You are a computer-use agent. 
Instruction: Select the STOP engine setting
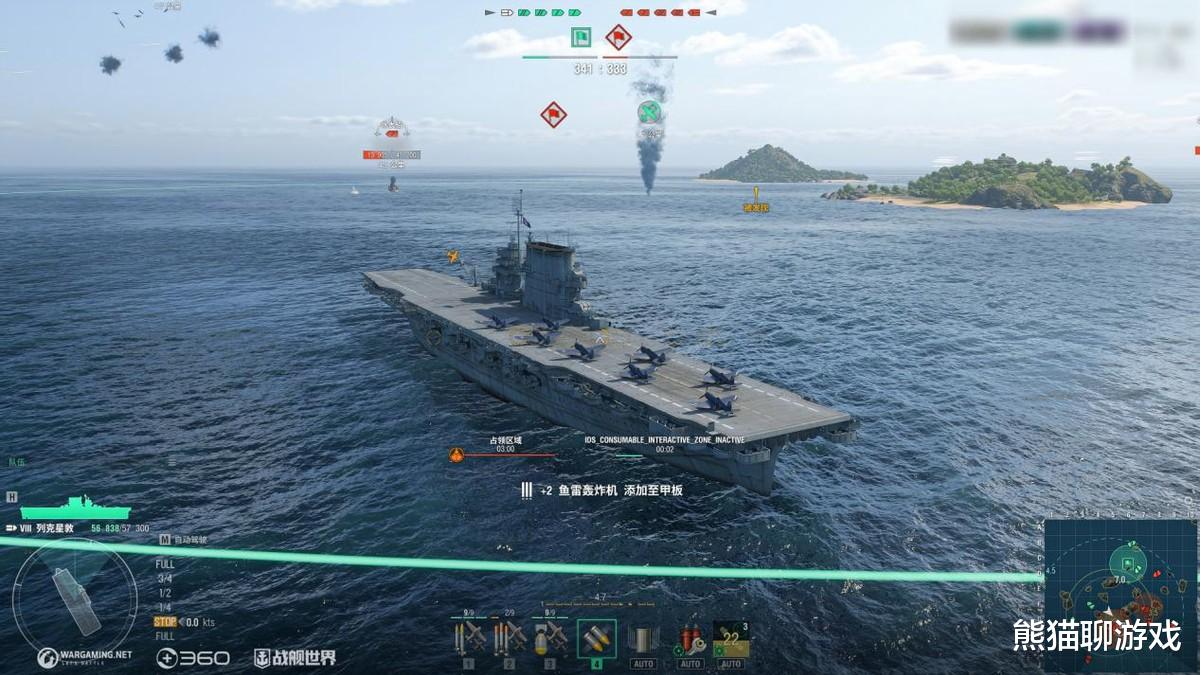165,621
